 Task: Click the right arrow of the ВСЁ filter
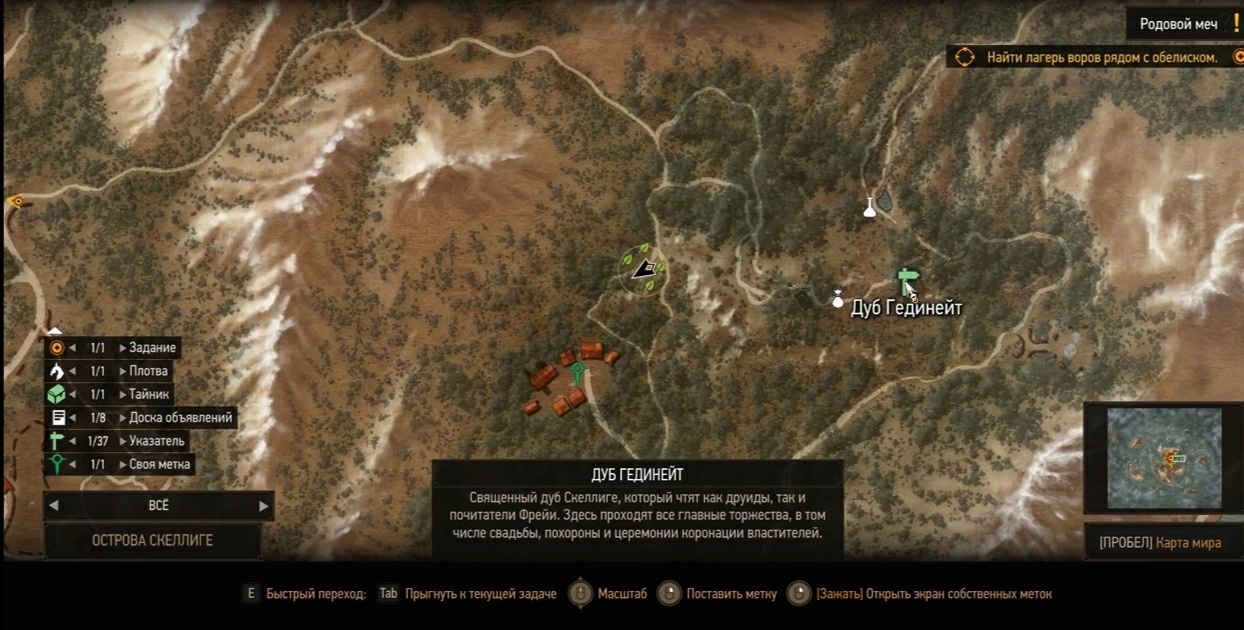tap(264, 506)
